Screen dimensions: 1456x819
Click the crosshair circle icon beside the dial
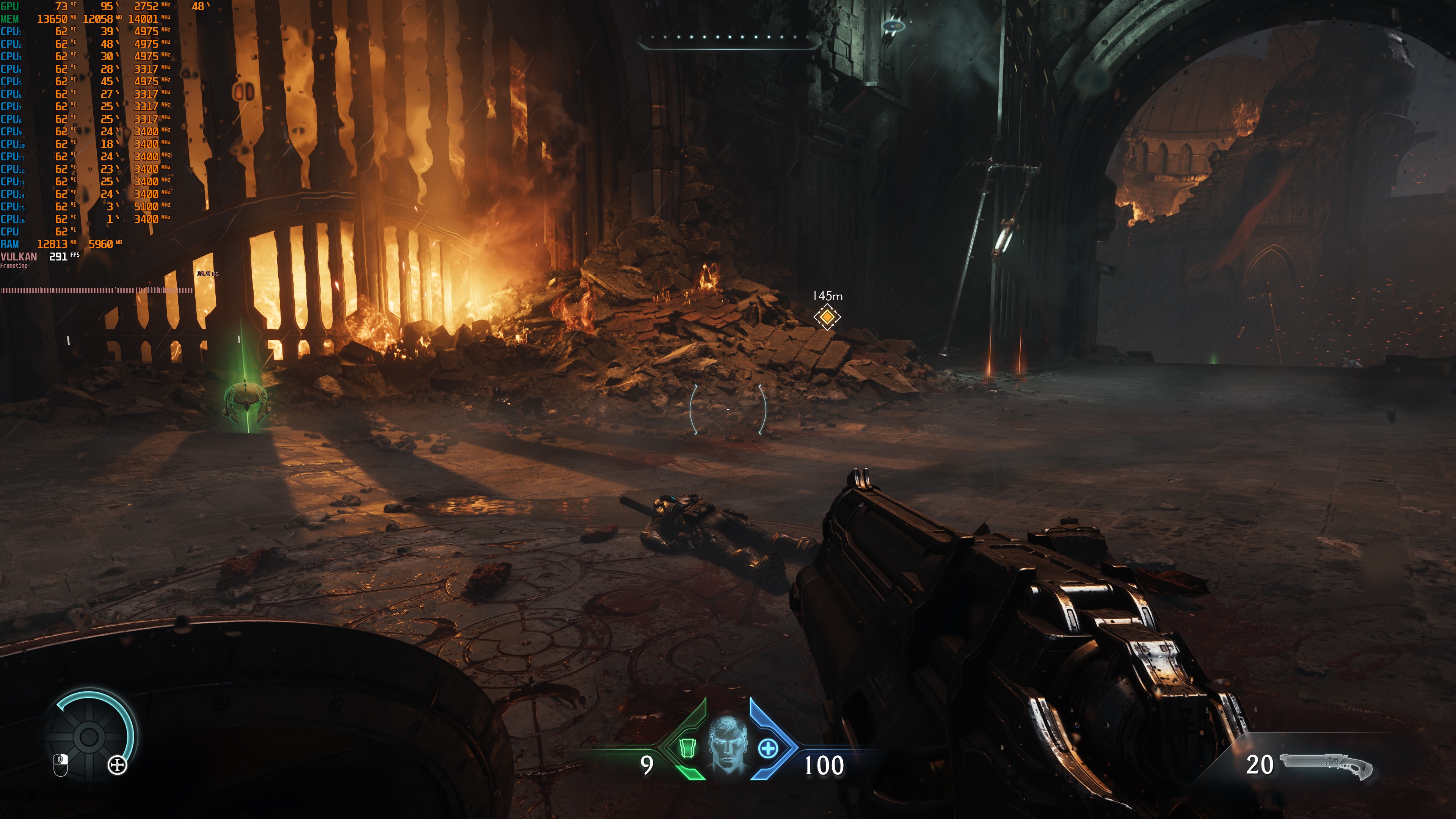tap(118, 766)
